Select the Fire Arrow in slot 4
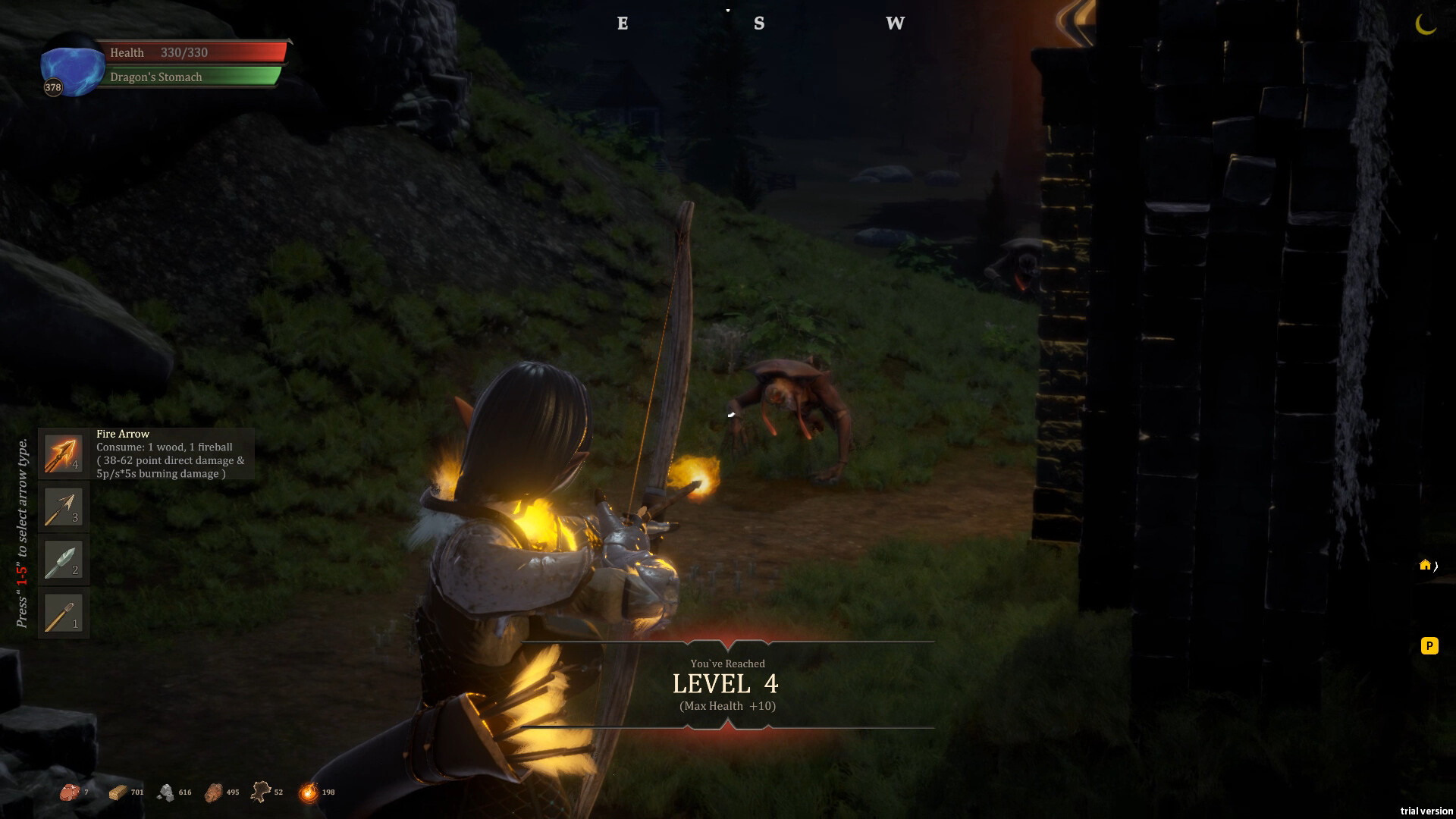This screenshot has height=819, width=1456. click(x=63, y=453)
